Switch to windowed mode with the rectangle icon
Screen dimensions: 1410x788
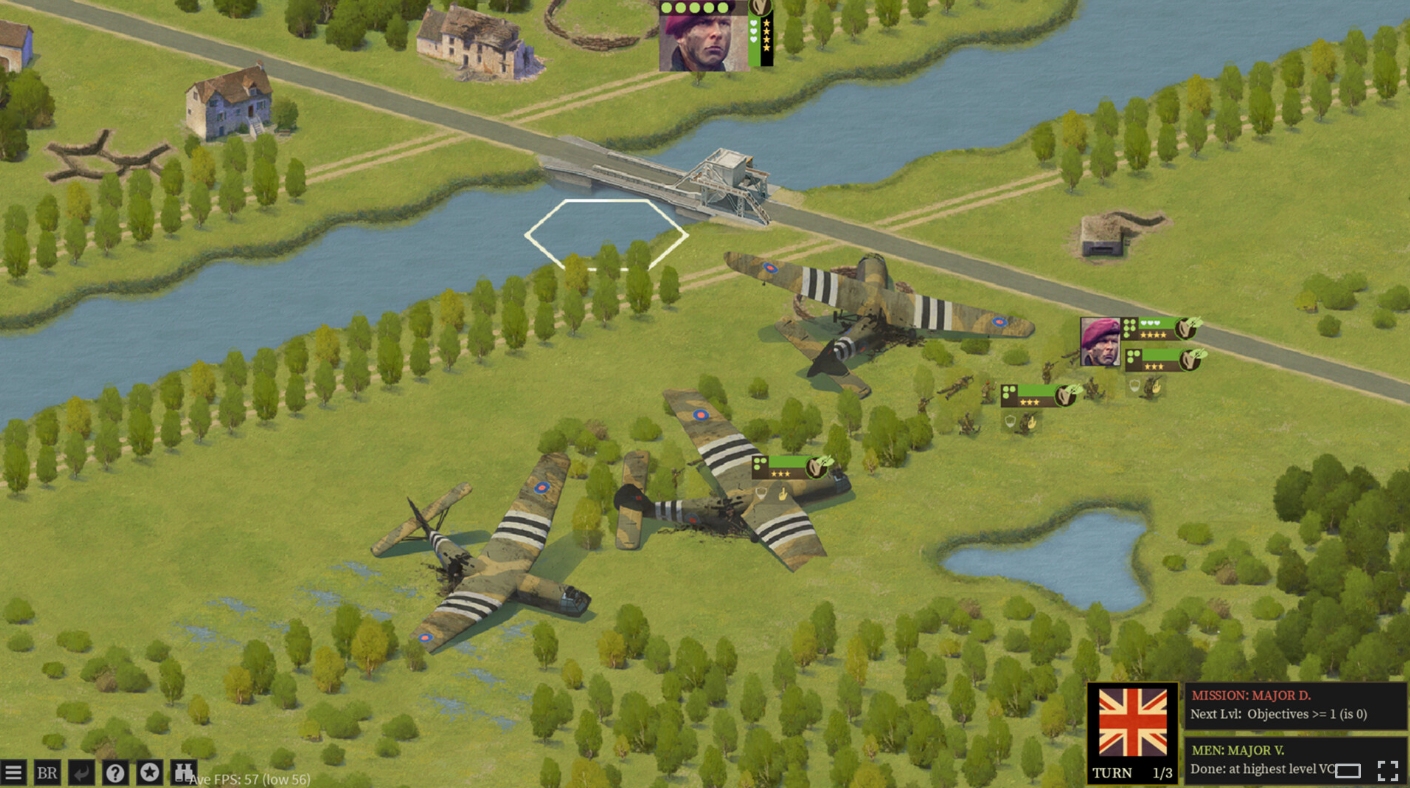pyautogui.click(x=1348, y=770)
